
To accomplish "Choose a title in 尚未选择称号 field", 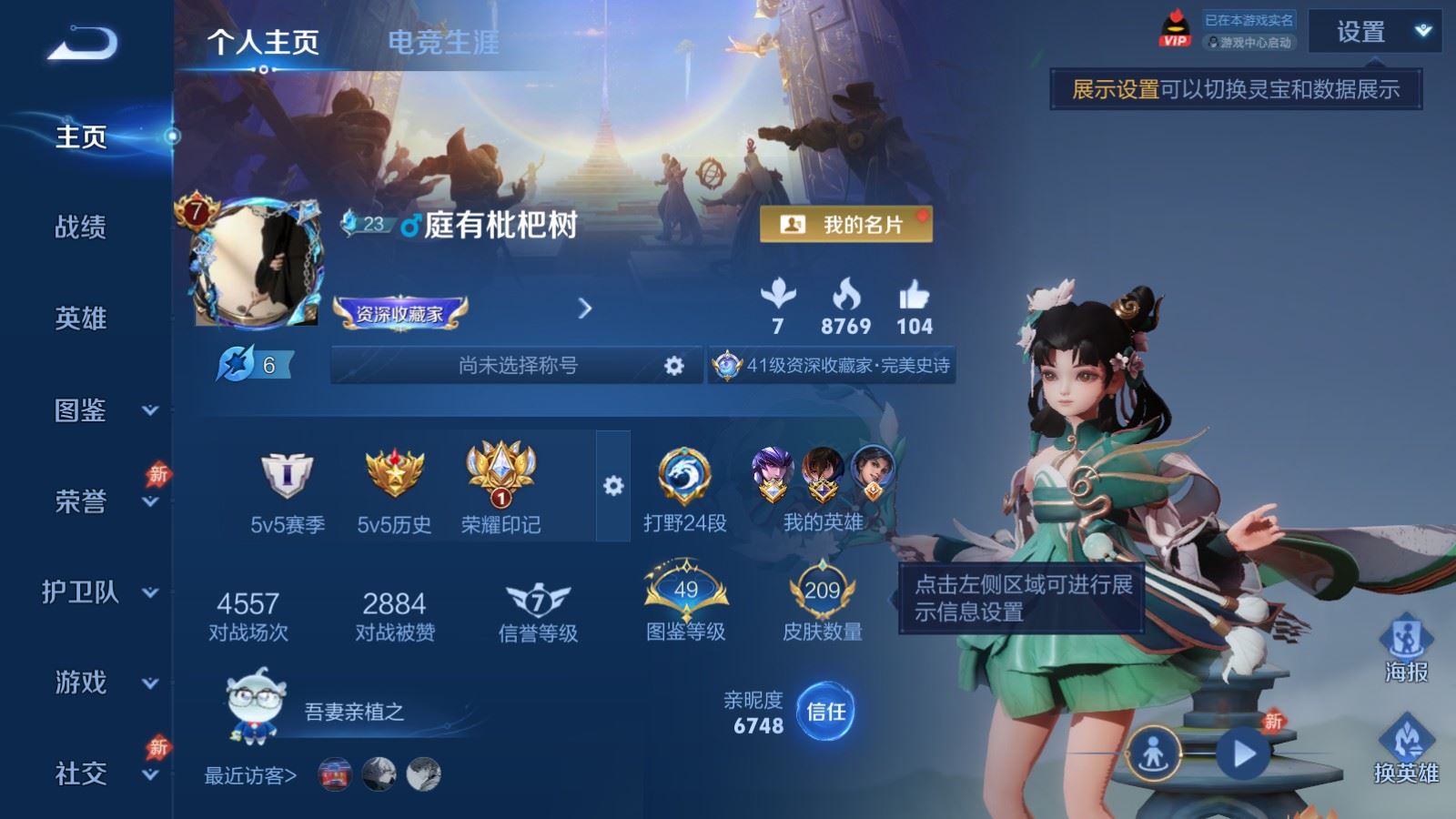I will point(518,366).
